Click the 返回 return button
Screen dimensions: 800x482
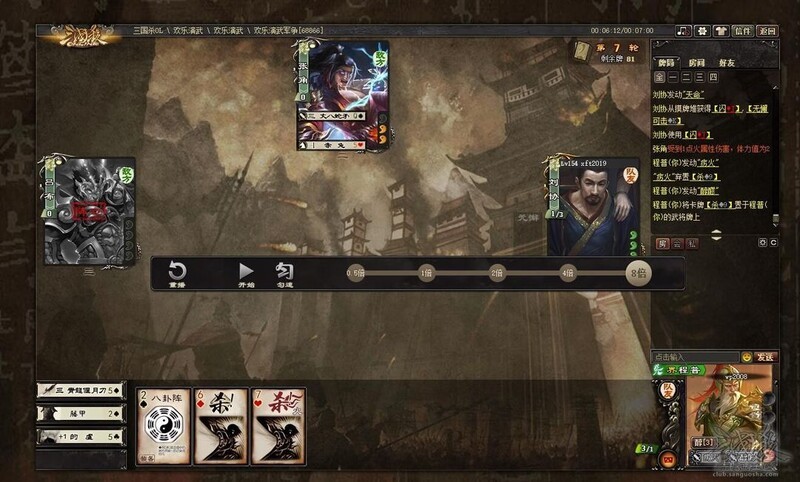767,31
